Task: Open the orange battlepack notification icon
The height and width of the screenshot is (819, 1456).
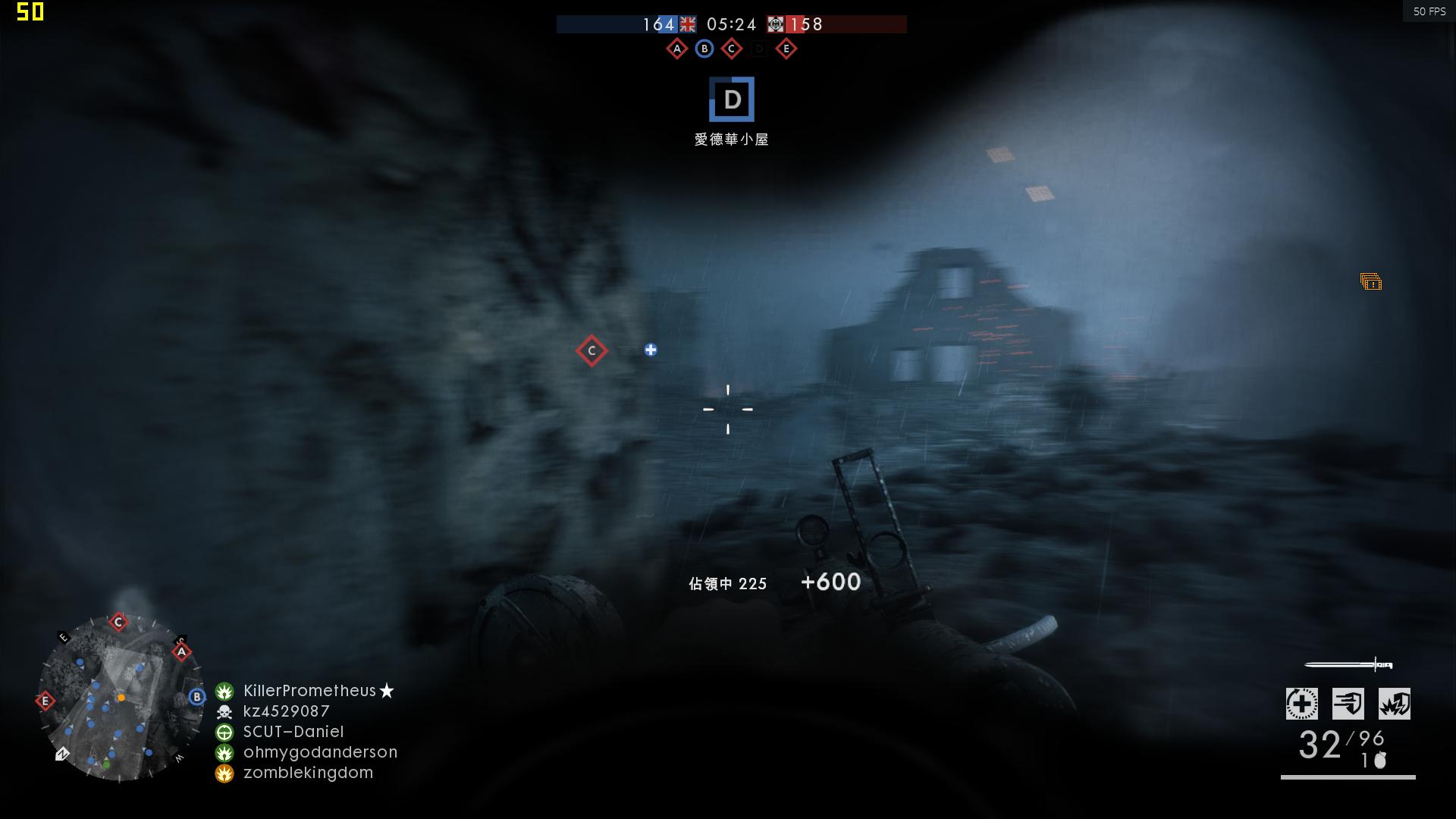Action: pos(1370,283)
